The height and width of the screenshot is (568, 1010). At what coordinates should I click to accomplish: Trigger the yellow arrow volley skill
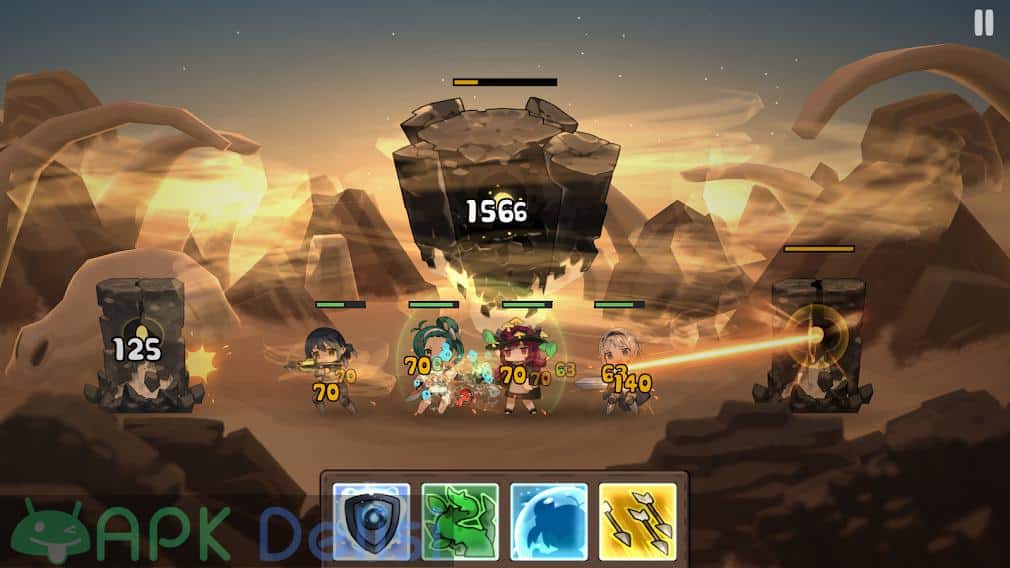point(637,521)
